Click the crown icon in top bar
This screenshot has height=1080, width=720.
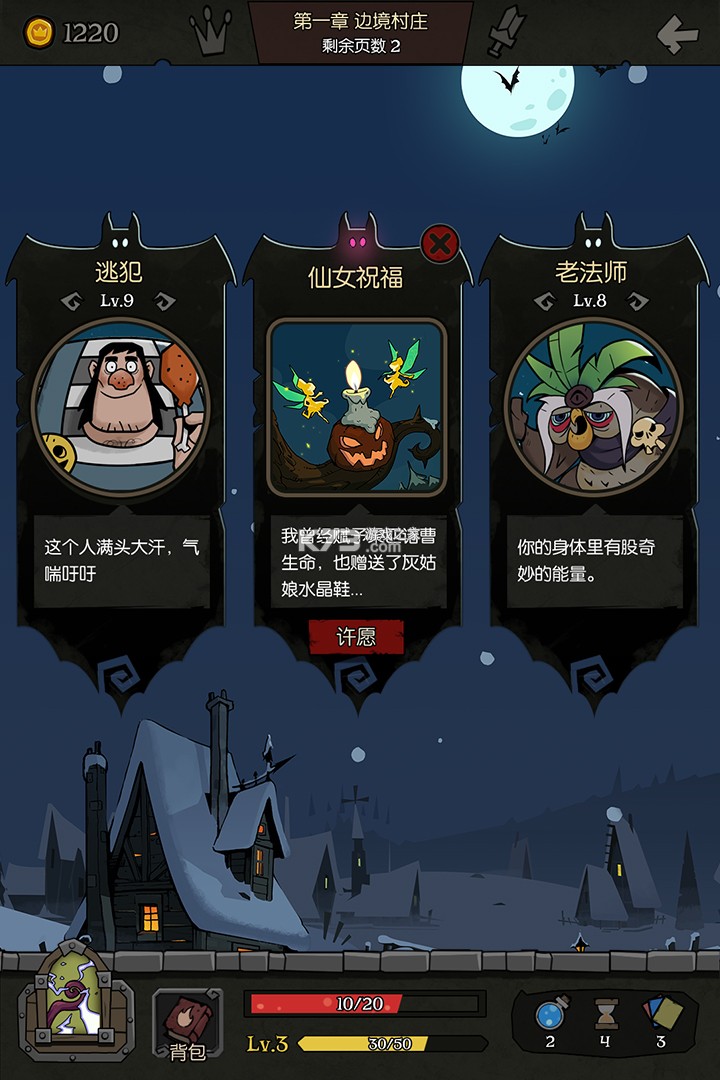tap(210, 33)
